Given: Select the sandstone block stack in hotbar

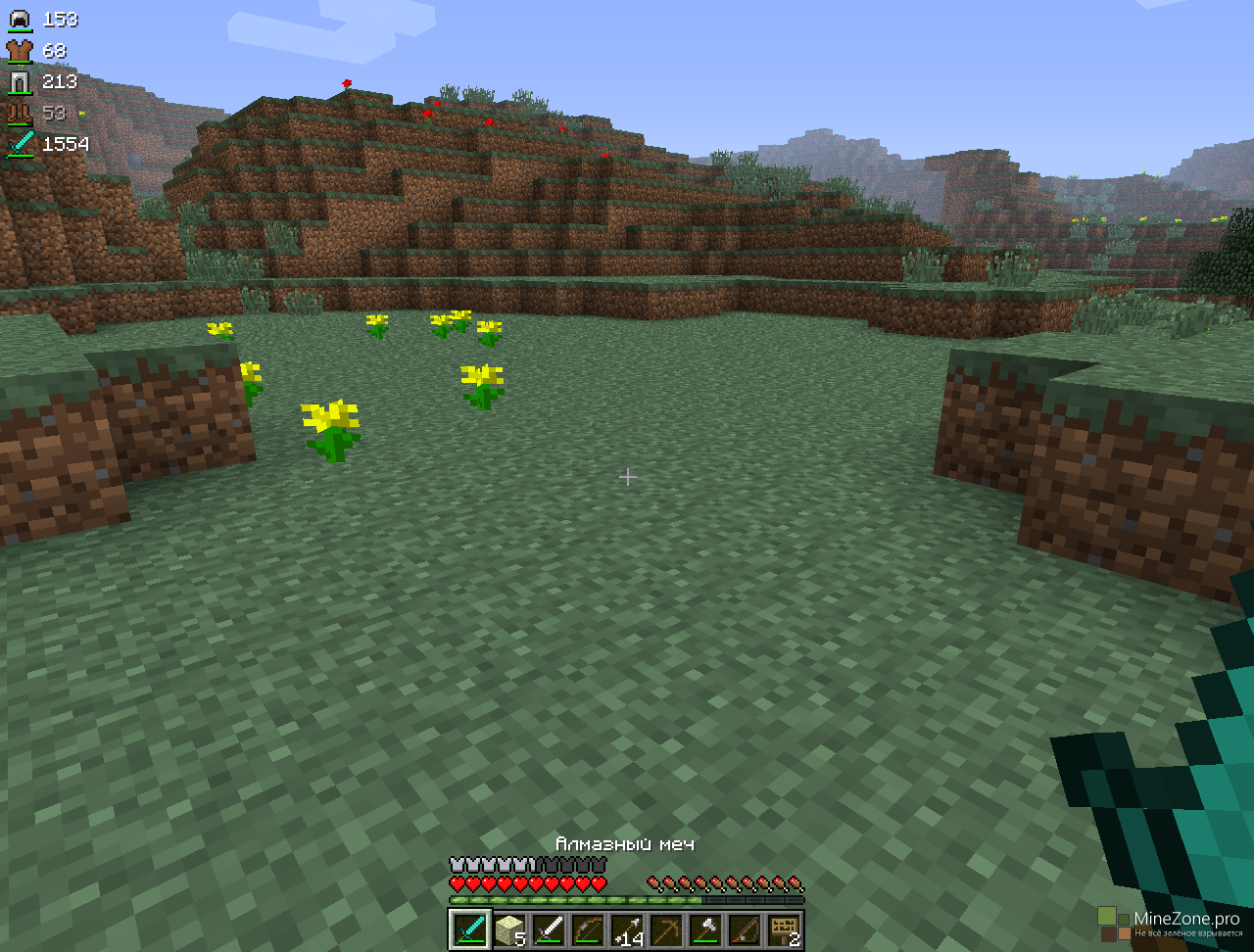Looking at the screenshot, I should [508, 929].
